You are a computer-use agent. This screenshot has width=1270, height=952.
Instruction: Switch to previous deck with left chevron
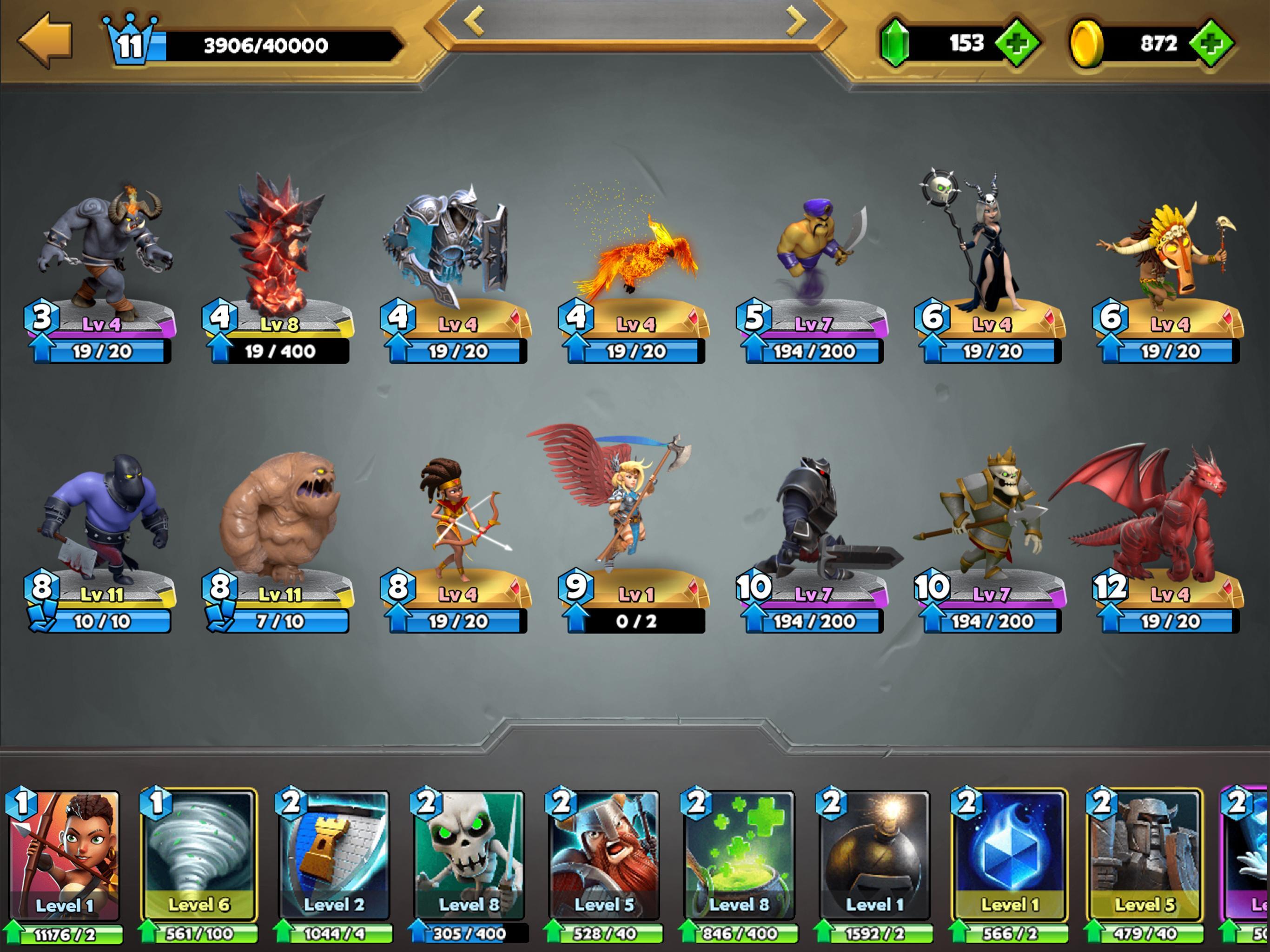point(474,21)
